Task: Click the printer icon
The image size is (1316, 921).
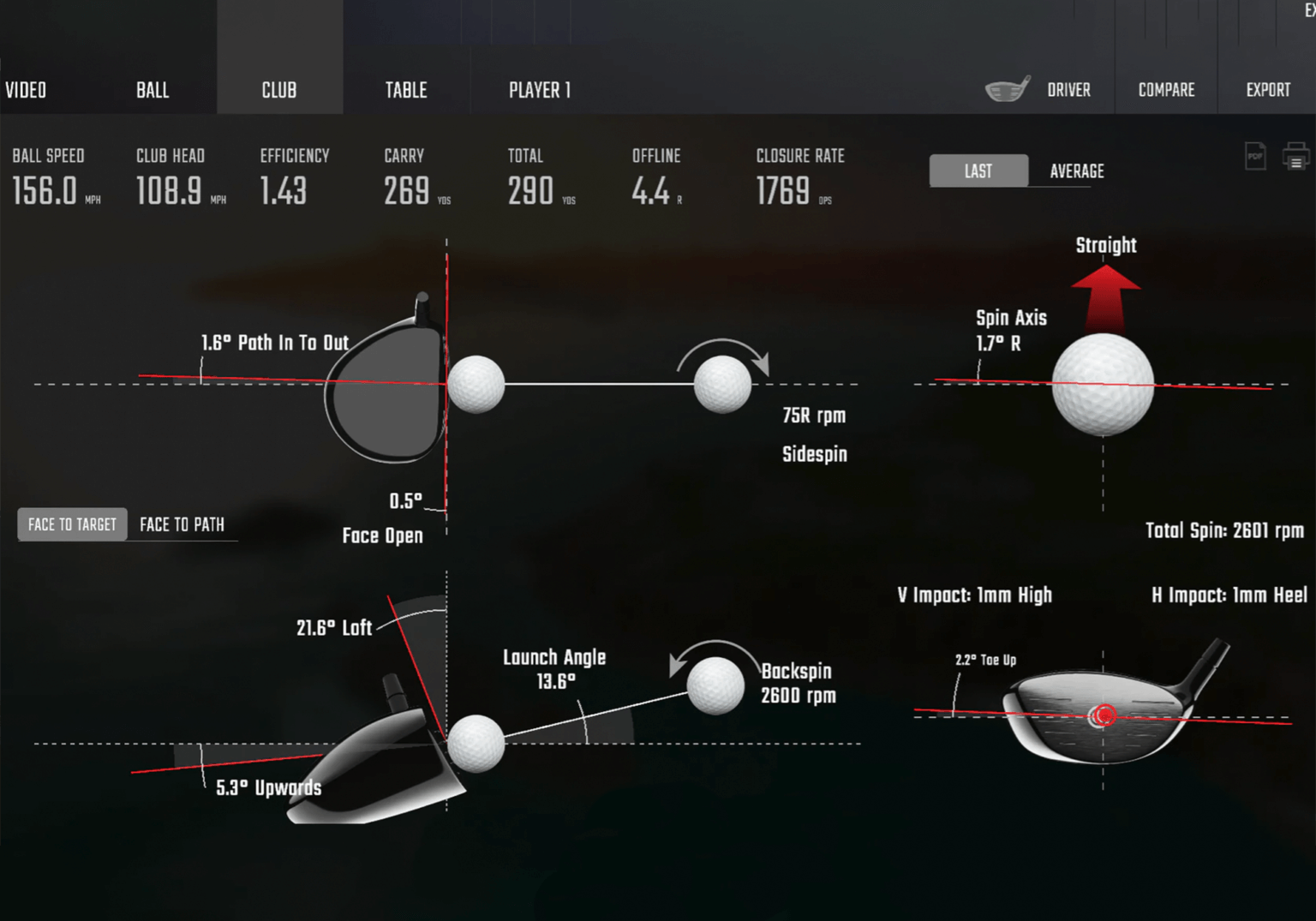Action: click(x=1295, y=156)
